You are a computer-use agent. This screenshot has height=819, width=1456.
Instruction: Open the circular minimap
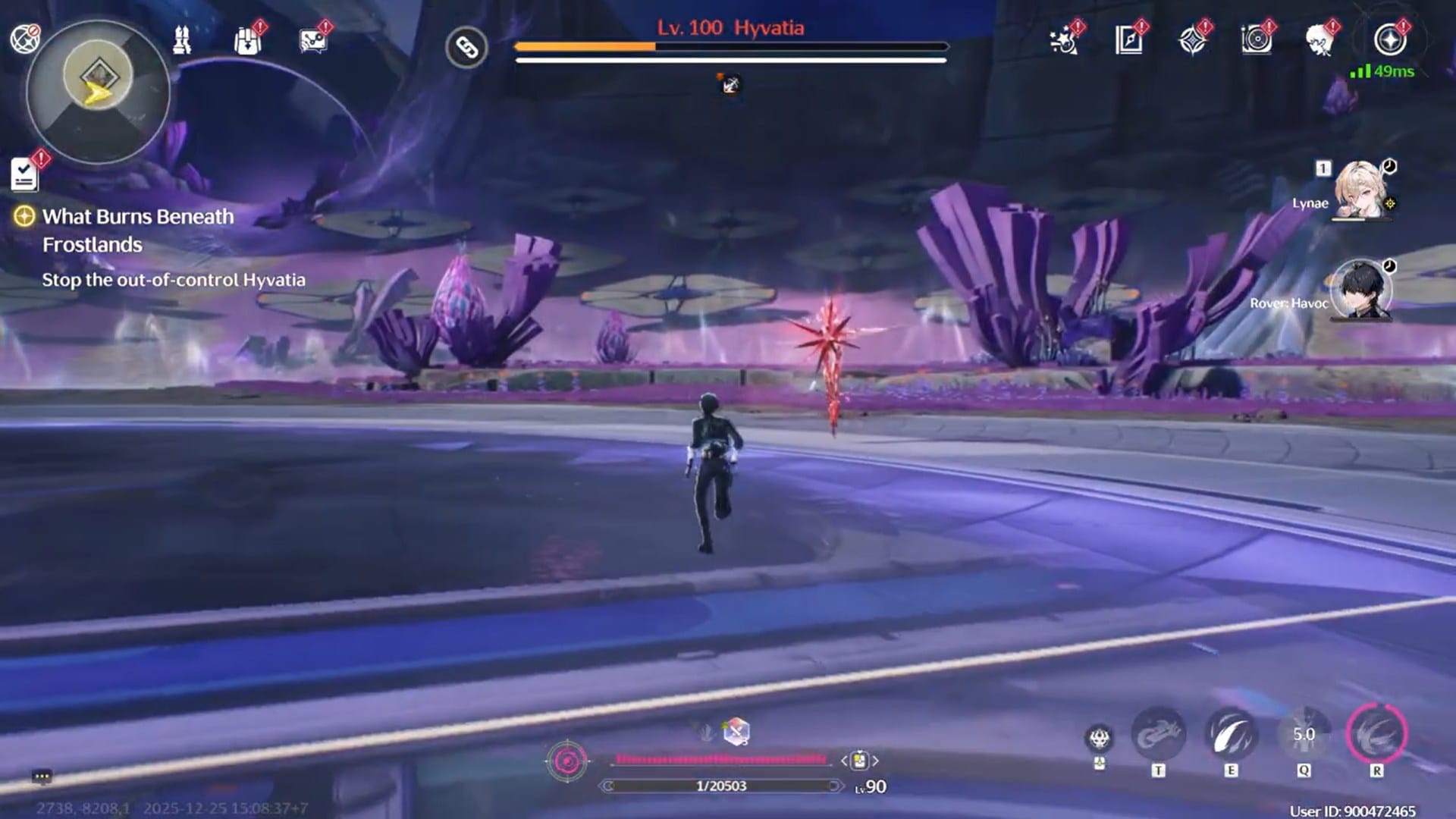point(98,91)
